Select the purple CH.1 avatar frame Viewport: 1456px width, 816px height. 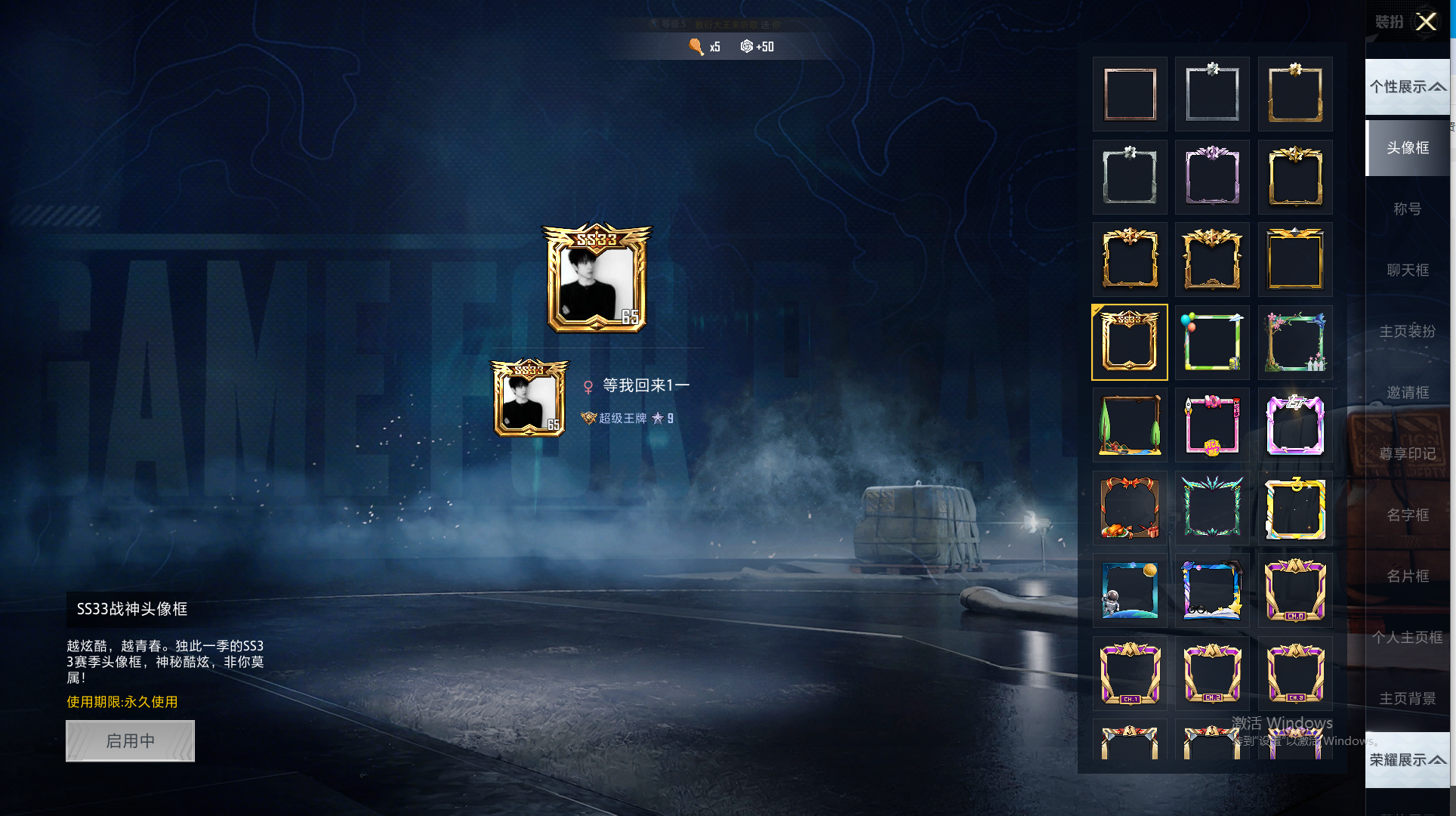[1130, 673]
